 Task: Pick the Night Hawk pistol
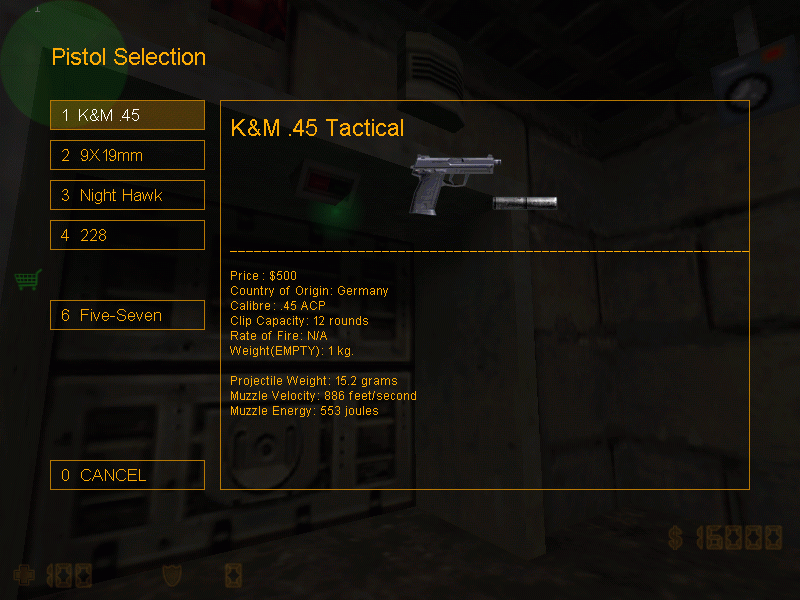tap(127, 195)
